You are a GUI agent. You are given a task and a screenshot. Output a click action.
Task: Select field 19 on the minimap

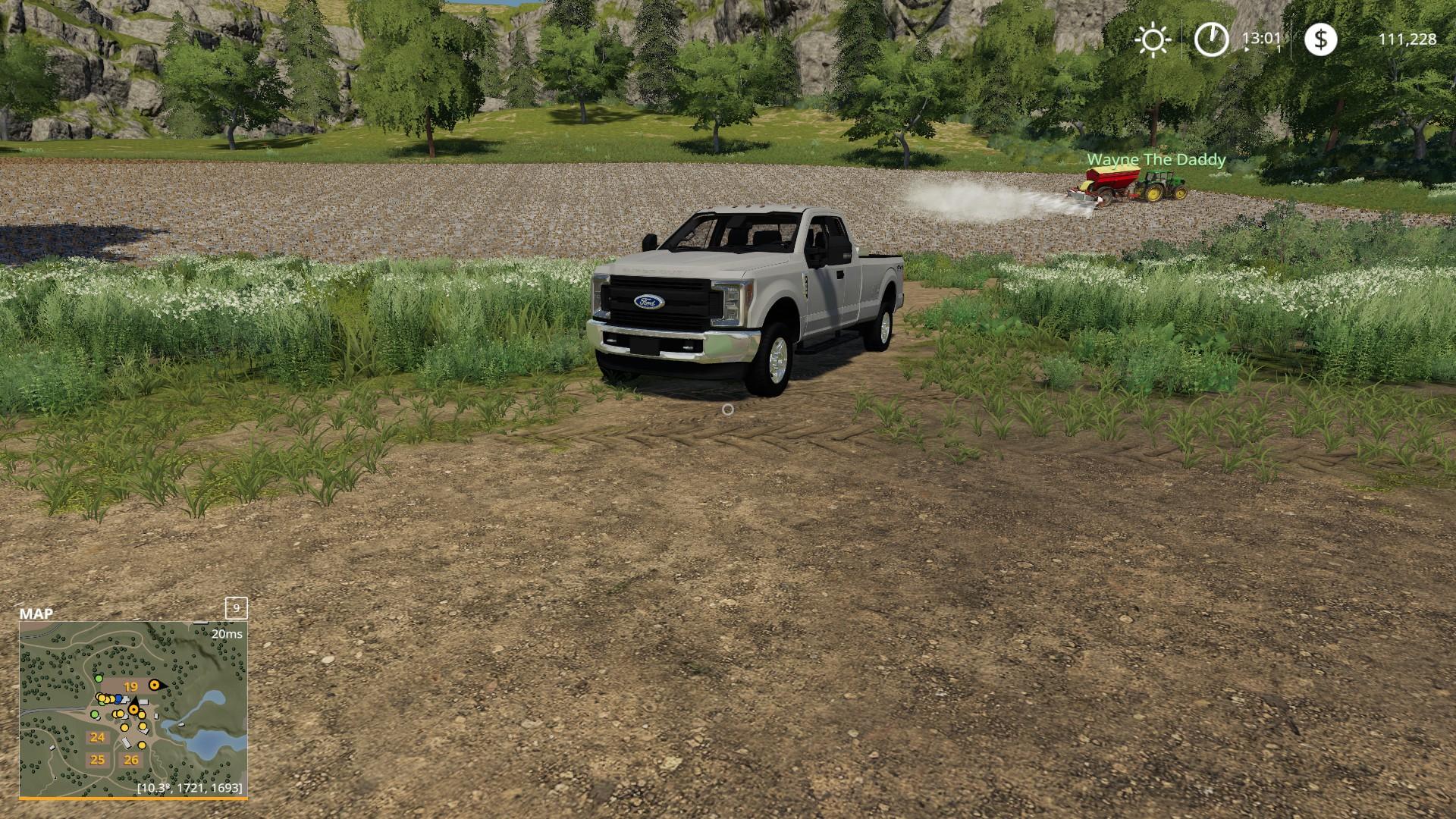click(x=131, y=687)
